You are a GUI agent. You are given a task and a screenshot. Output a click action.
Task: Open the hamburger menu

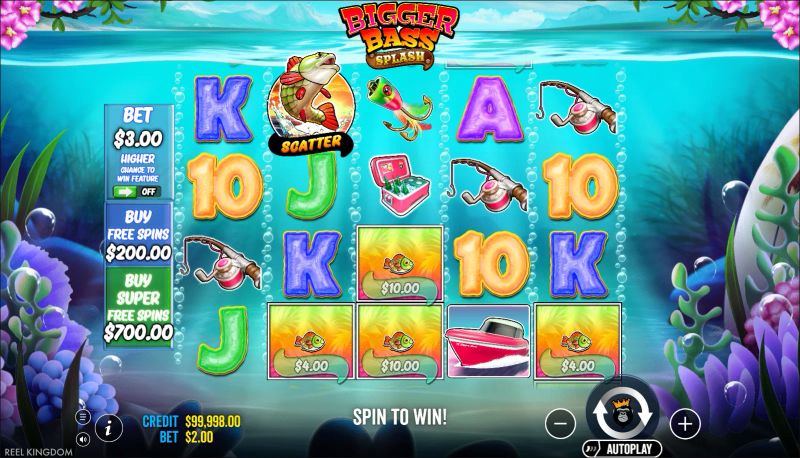[82, 416]
